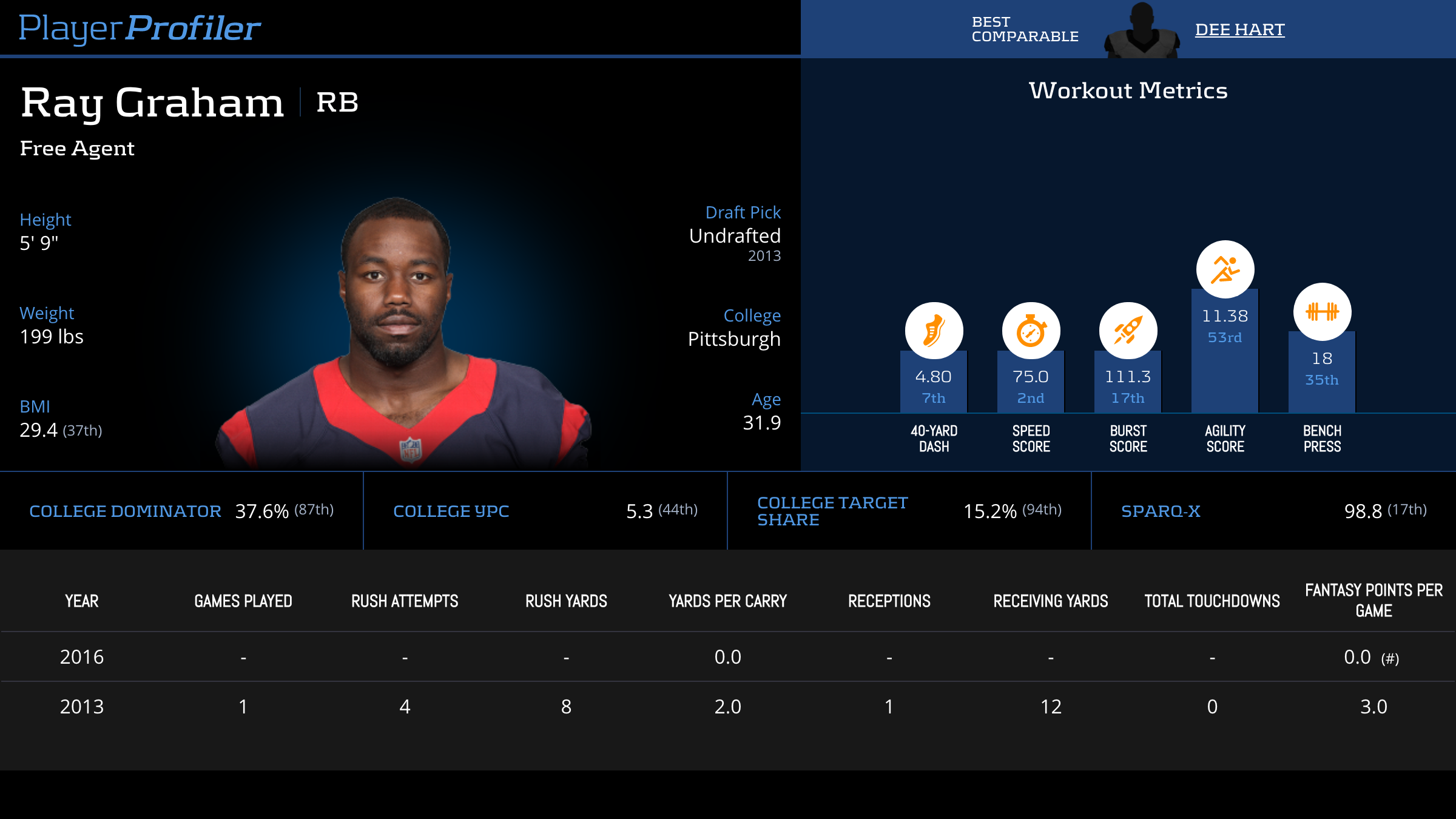Choose the College Target Share label

(832, 511)
